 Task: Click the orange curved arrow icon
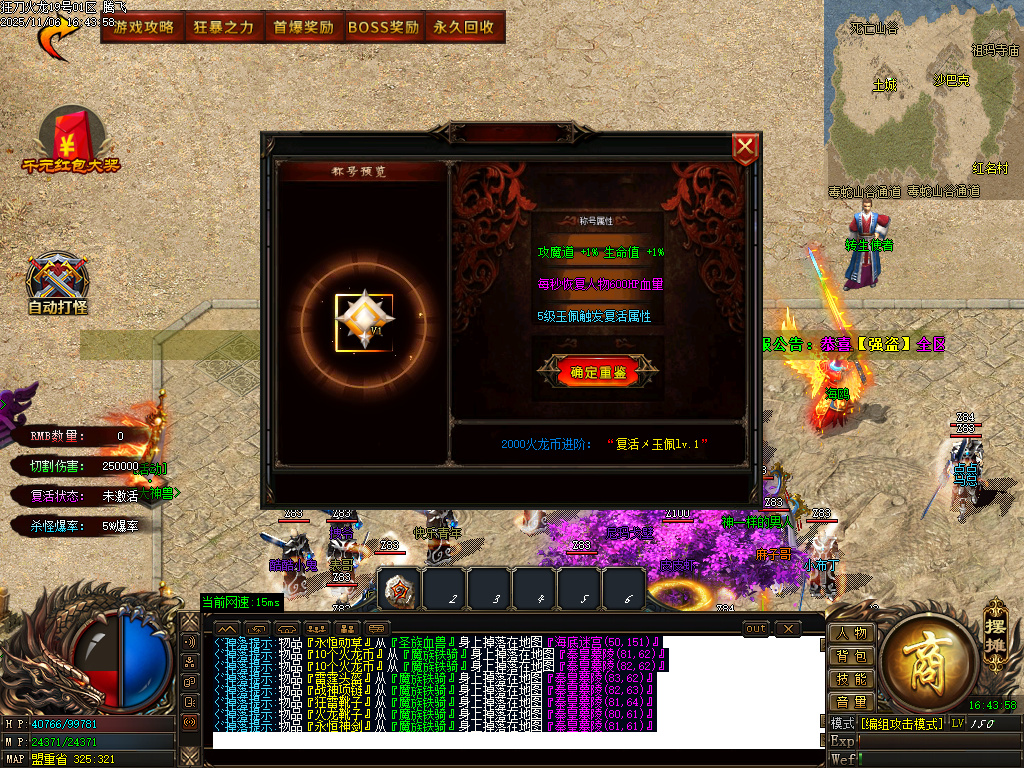tap(57, 37)
